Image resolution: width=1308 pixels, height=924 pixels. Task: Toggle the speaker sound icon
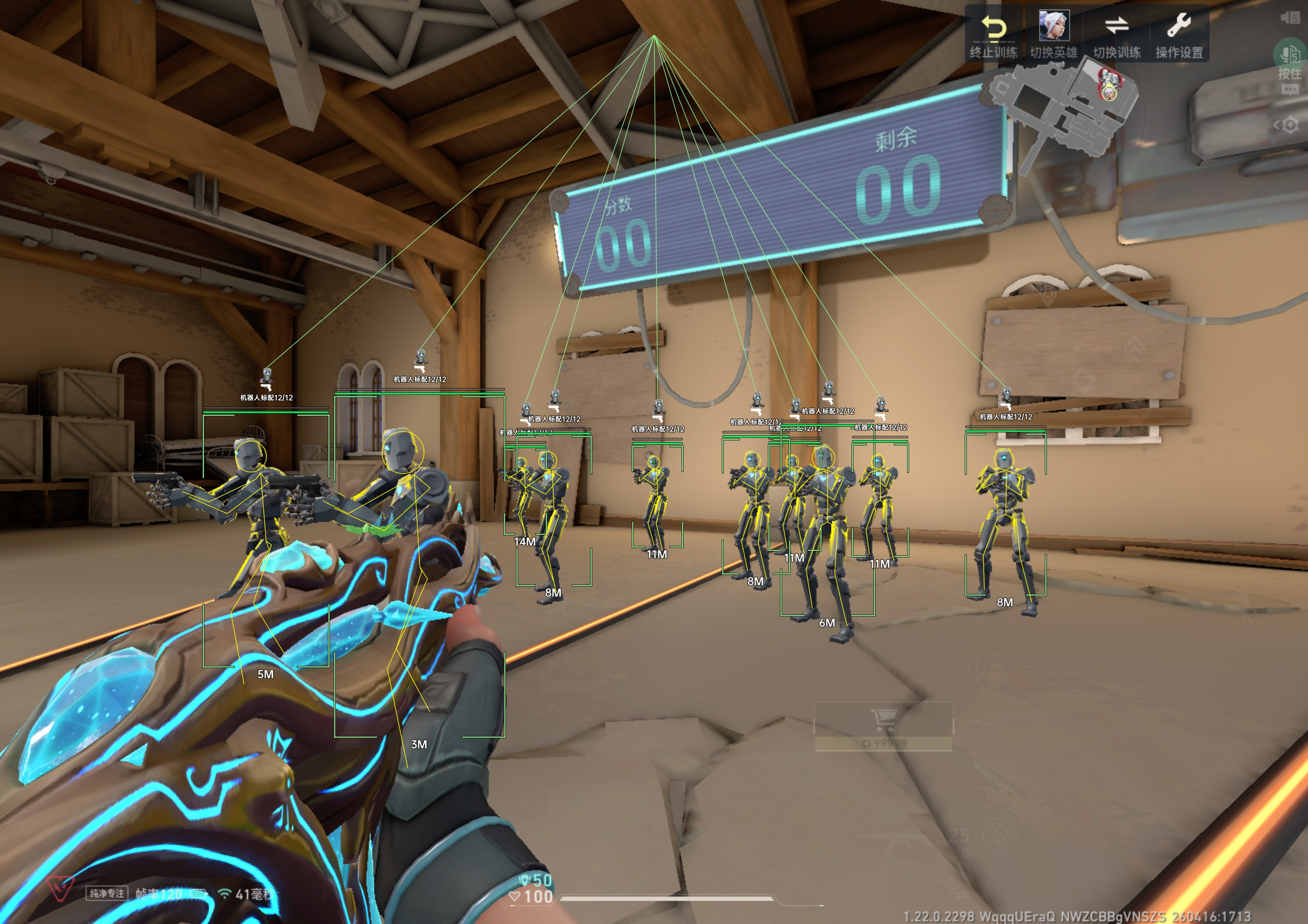[1290, 17]
